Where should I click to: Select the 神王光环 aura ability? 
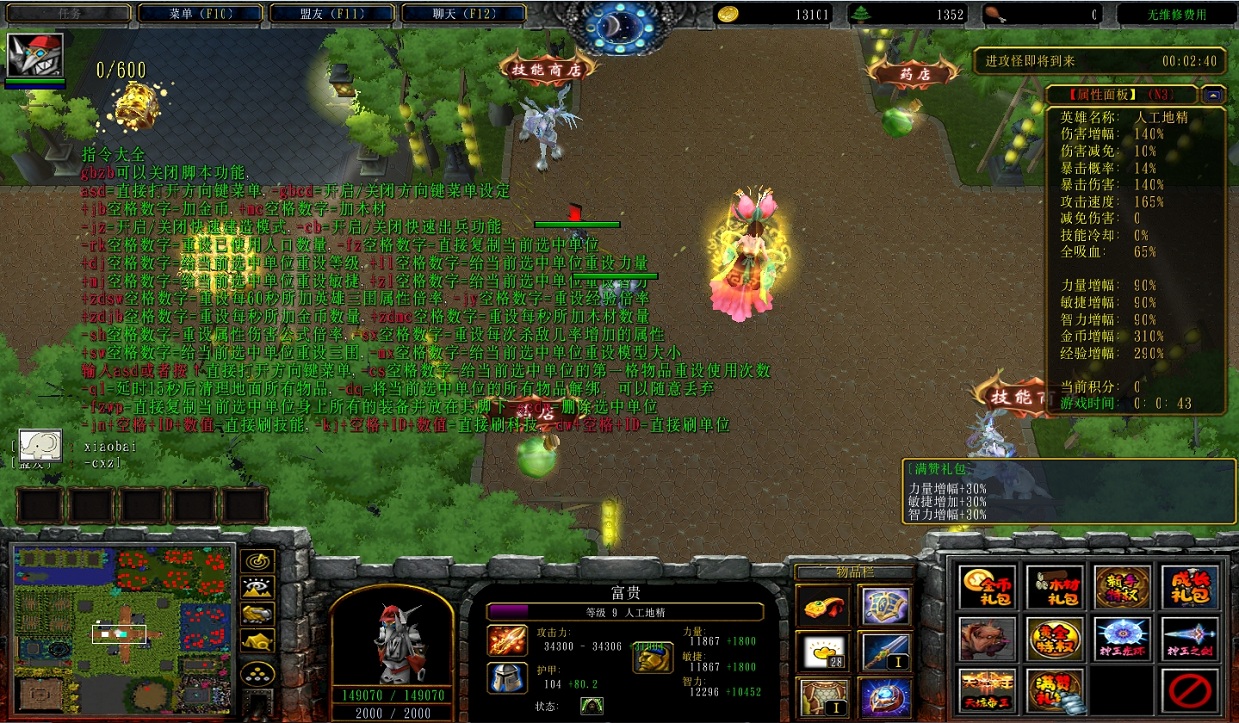tap(1122, 639)
